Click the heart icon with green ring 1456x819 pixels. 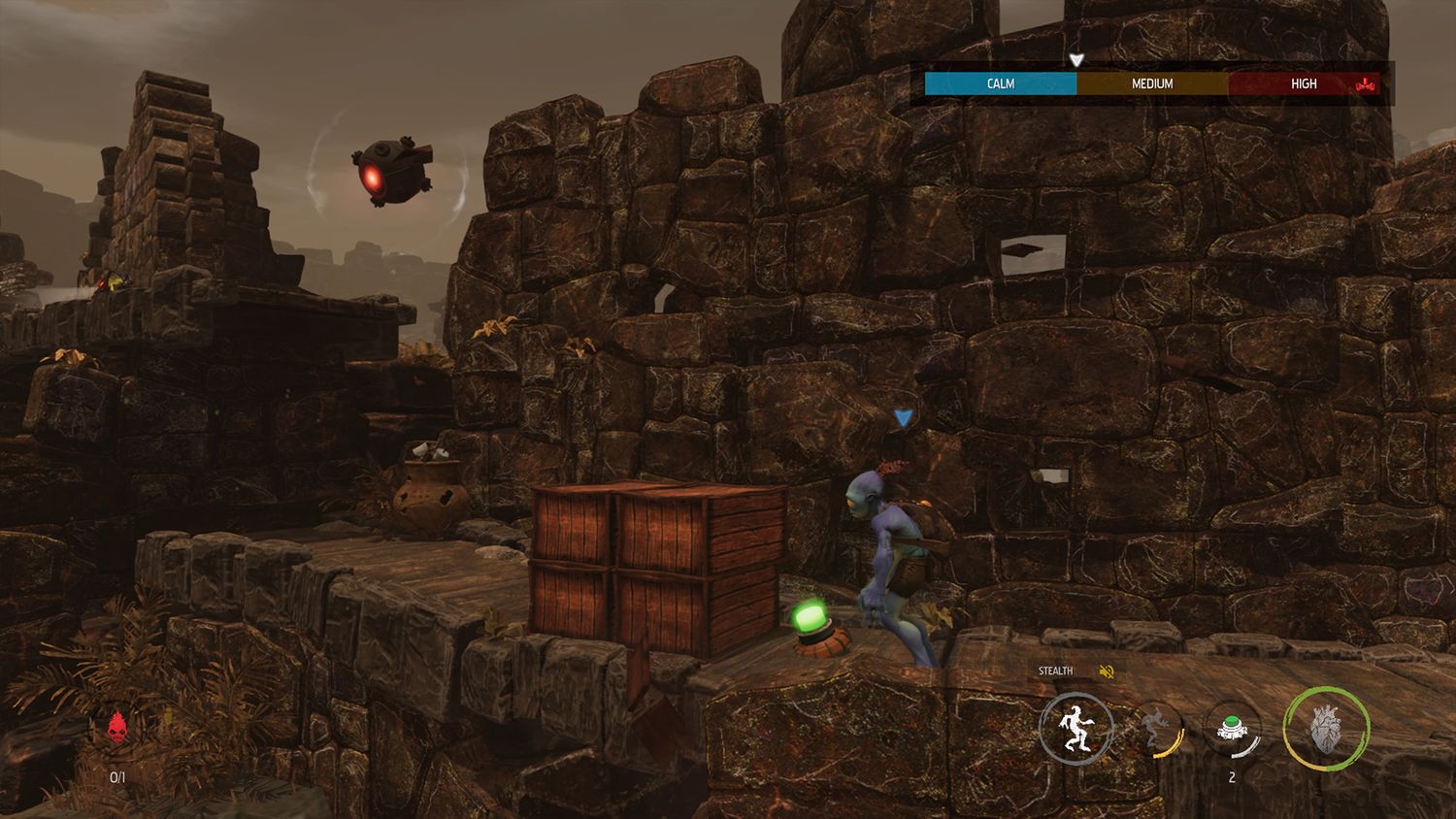click(x=1326, y=729)
